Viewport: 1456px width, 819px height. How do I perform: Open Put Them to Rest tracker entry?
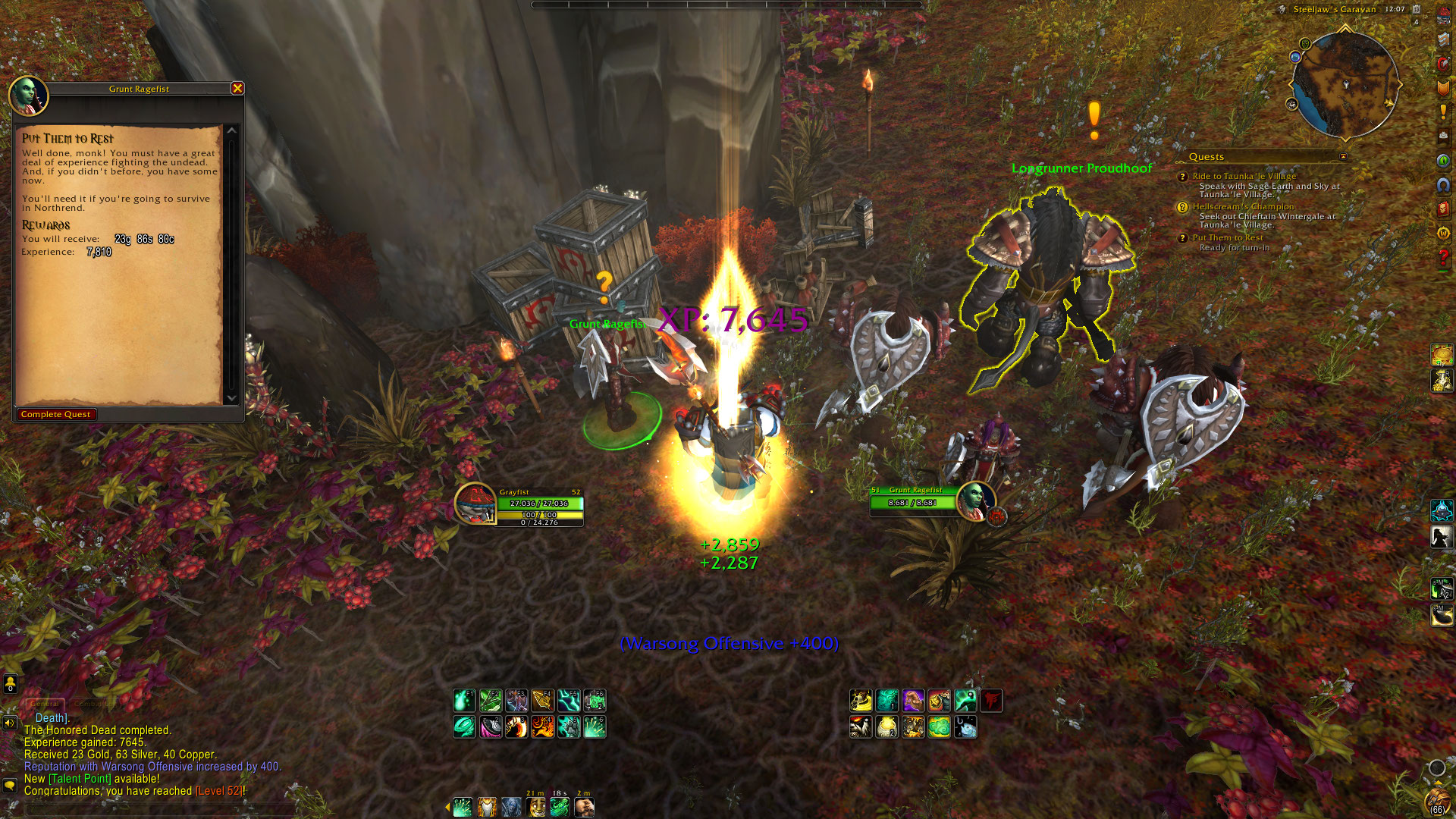(1227, 237)
